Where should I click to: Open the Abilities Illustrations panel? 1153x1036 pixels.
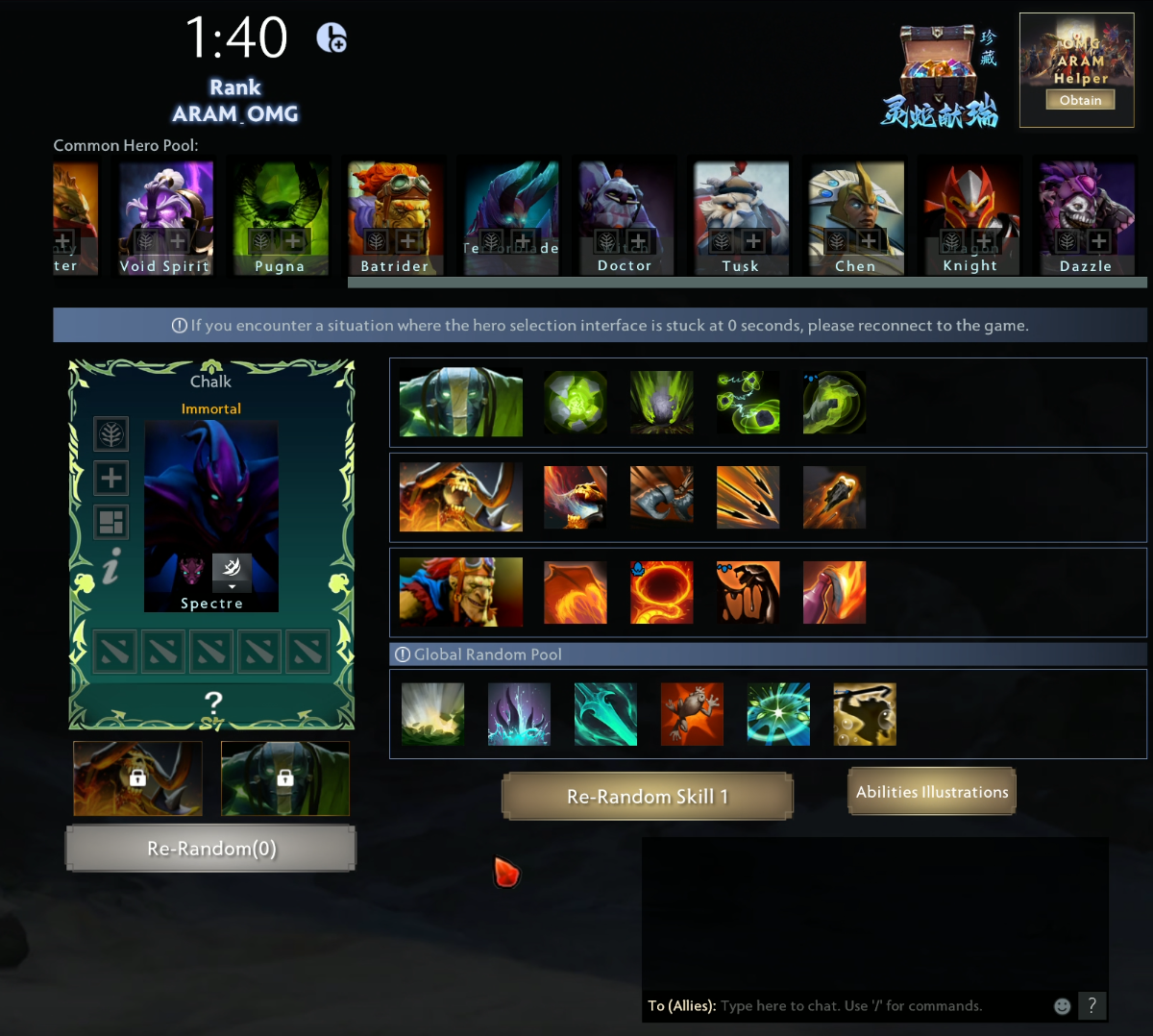[931, 792]
